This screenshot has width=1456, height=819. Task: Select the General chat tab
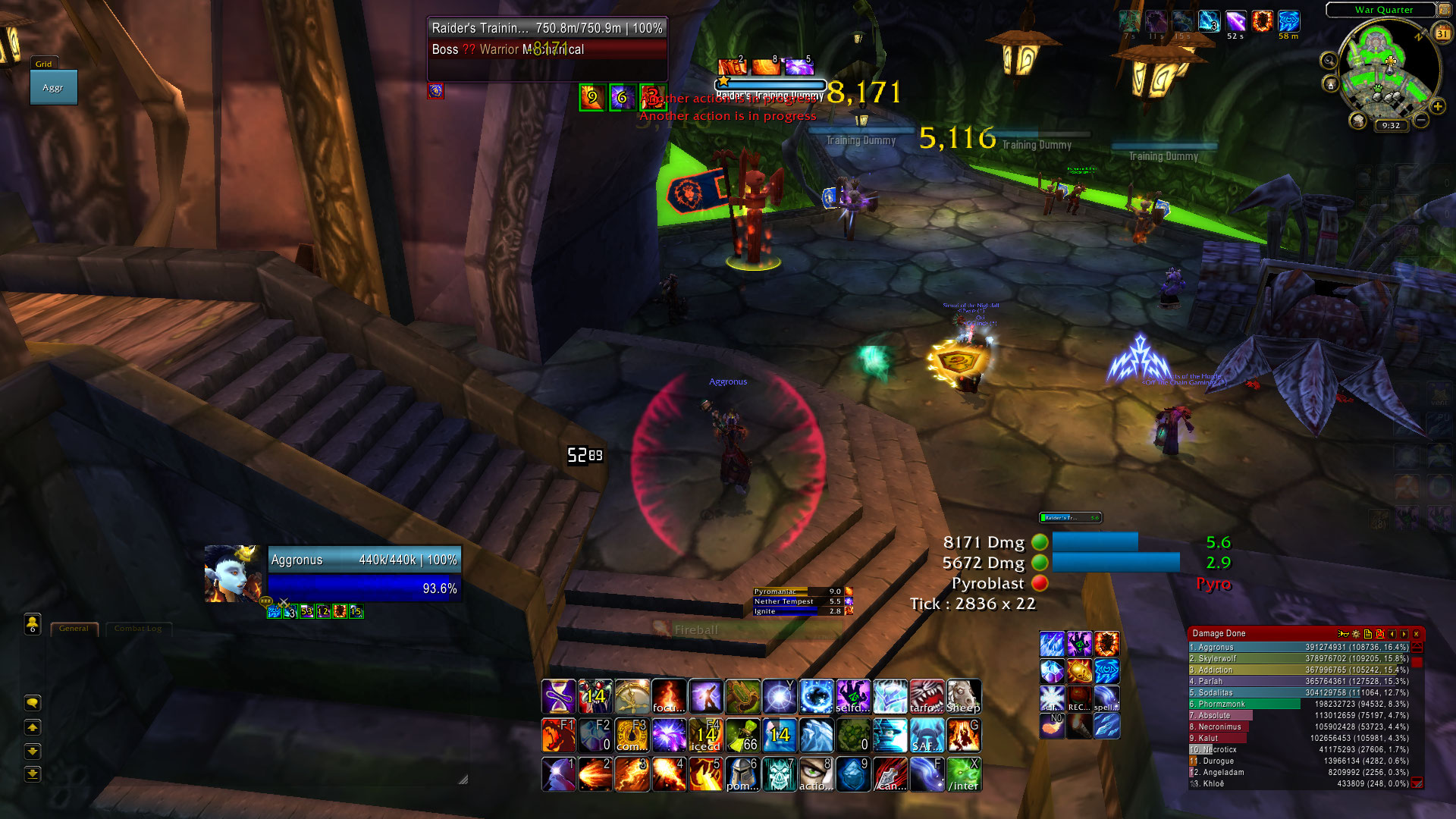click(74, 629)
